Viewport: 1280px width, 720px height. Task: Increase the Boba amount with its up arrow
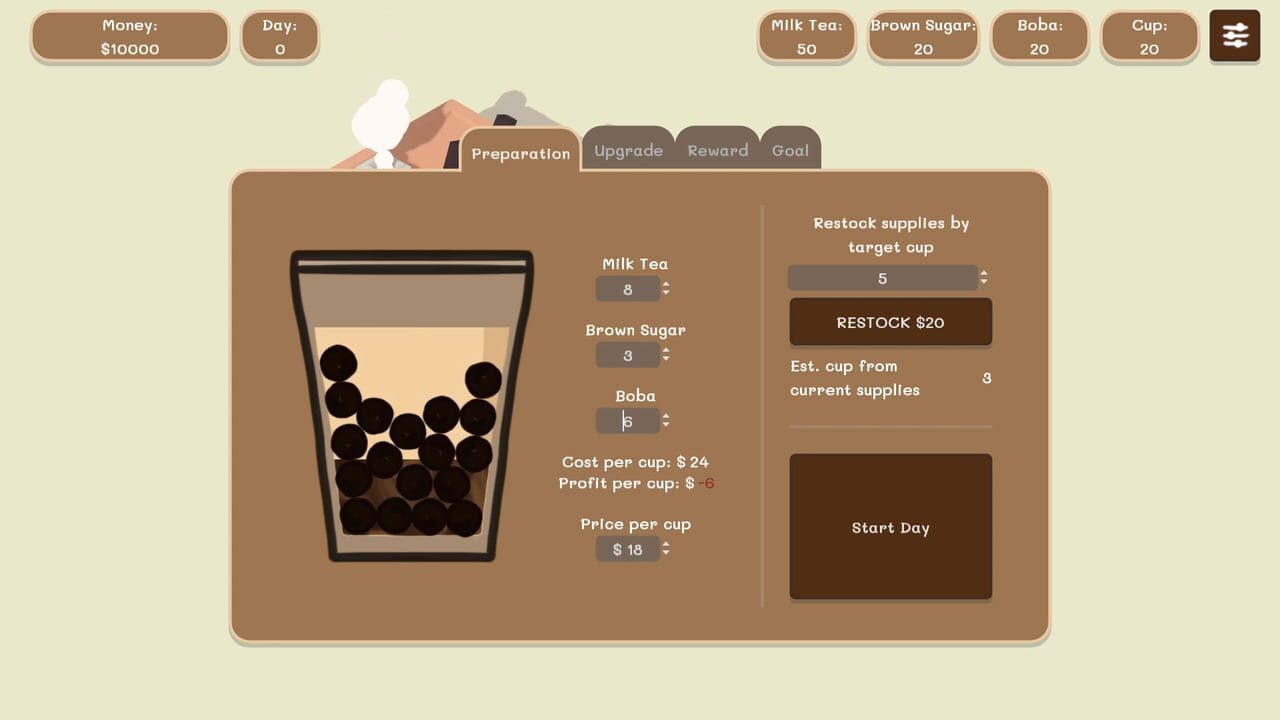point(666,417)
